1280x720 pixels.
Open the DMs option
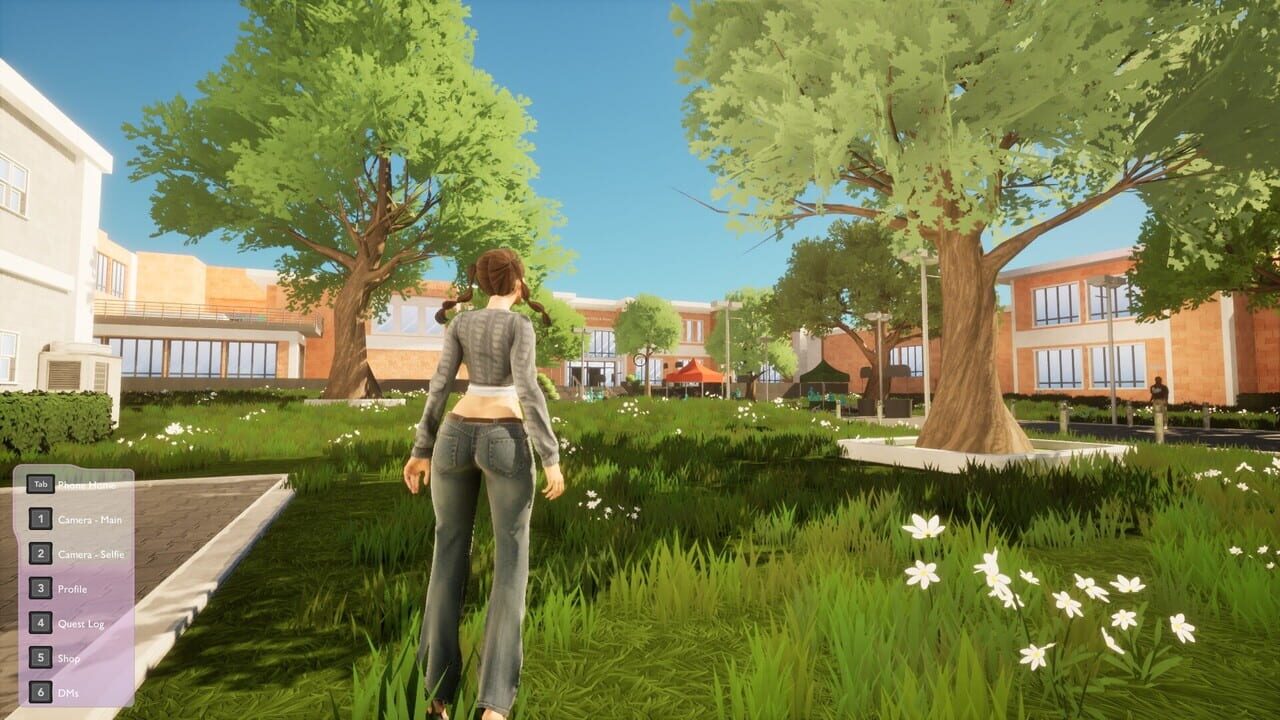coord(67,690)
